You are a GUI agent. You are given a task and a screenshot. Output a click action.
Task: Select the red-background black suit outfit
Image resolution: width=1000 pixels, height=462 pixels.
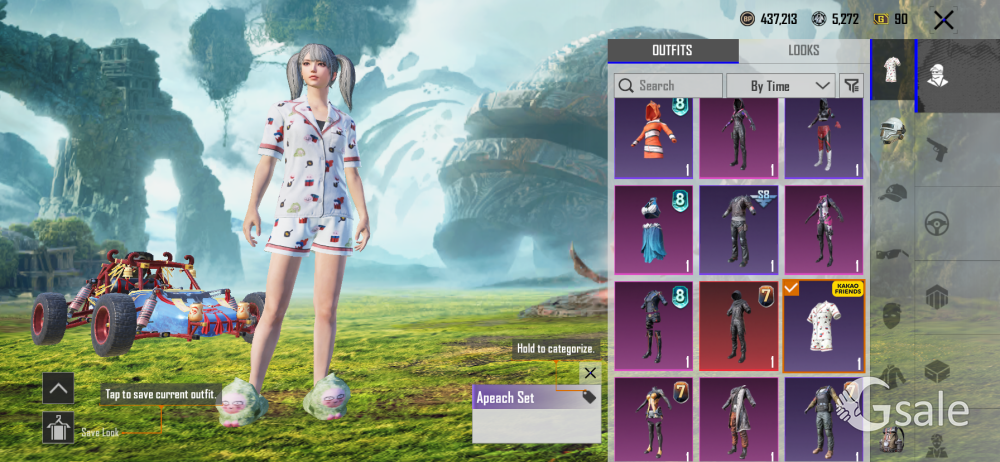click(738, 326)
